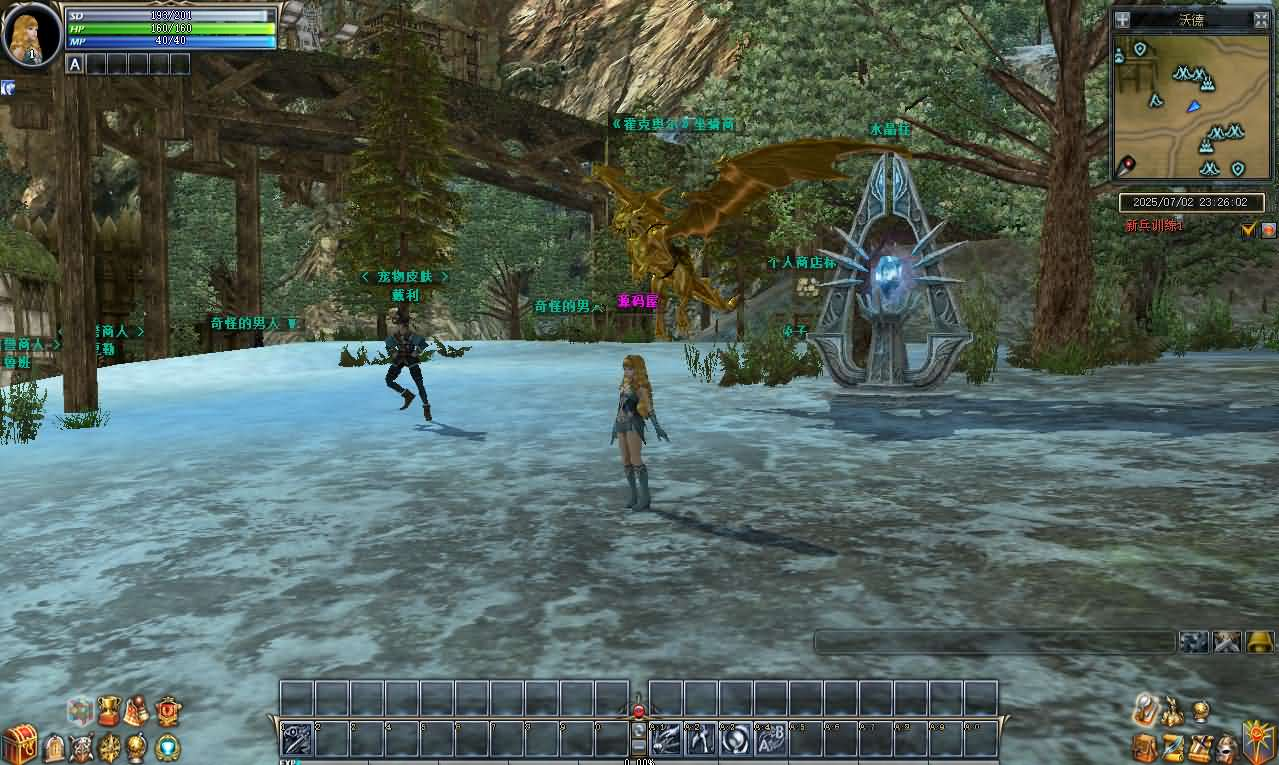Click the 'A' button under the status bars
The height and width of the screenshot is (765, 1279).
pos(74,64)
